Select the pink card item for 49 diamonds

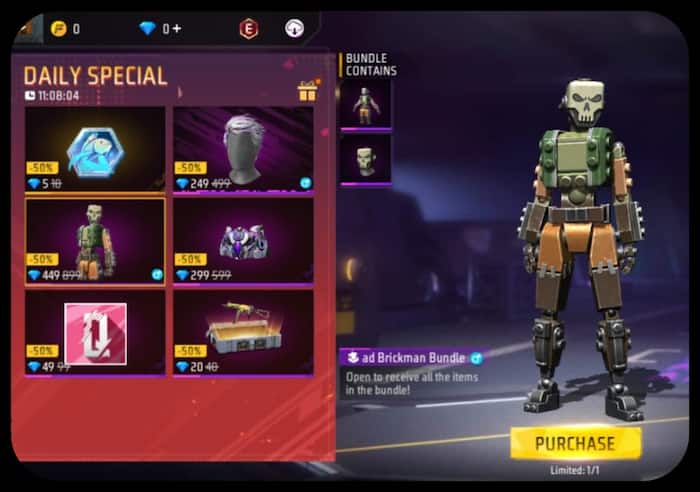95,332
